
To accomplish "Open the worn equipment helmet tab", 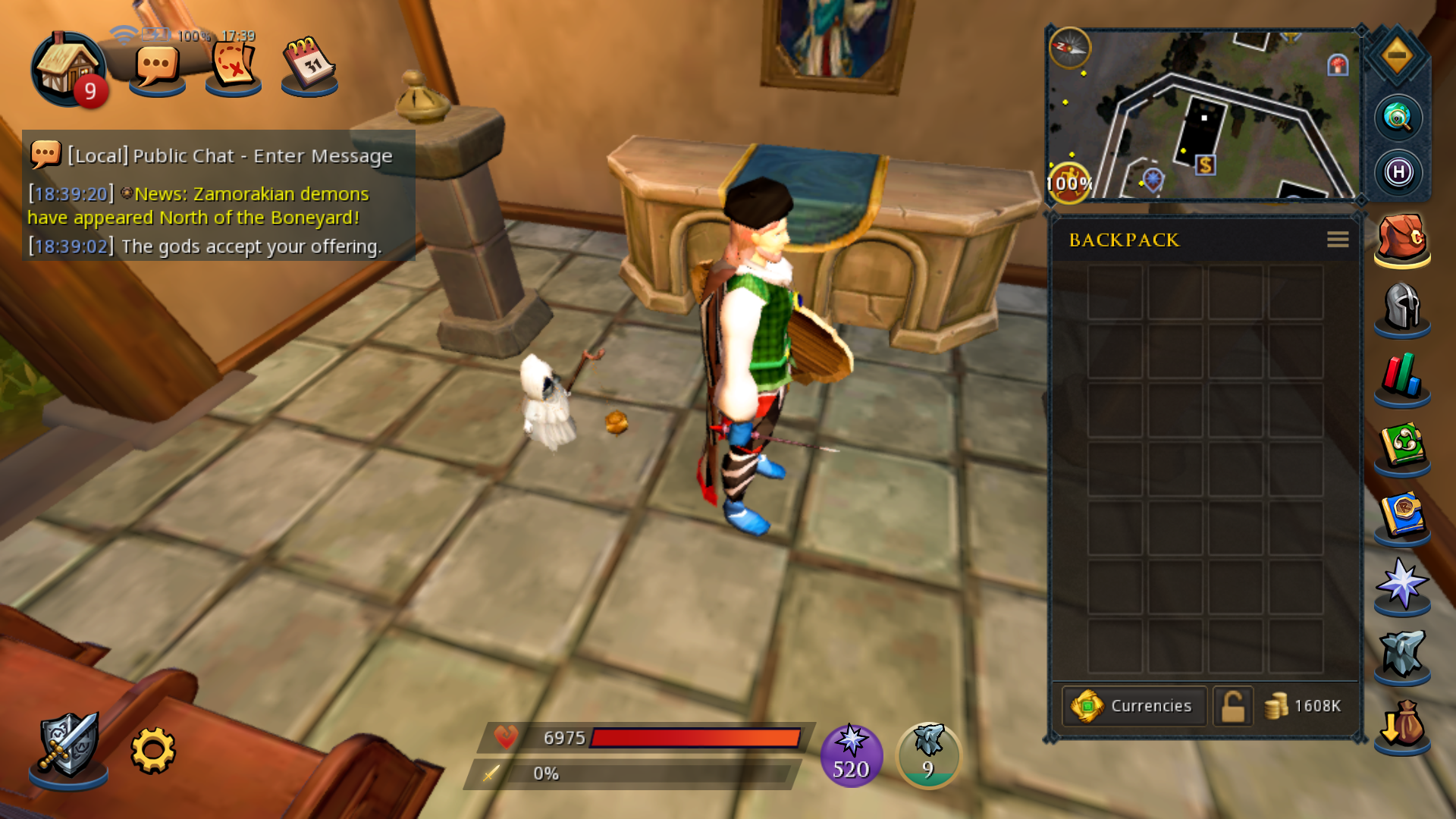I will tap(1401, 308).
